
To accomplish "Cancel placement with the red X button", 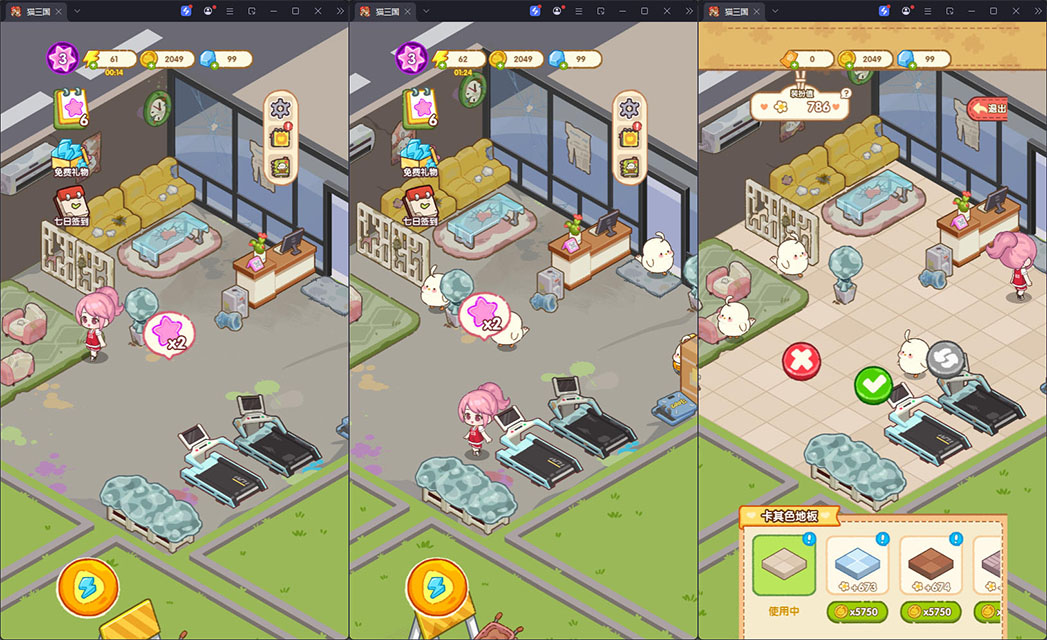I will [x=799, y=361].
